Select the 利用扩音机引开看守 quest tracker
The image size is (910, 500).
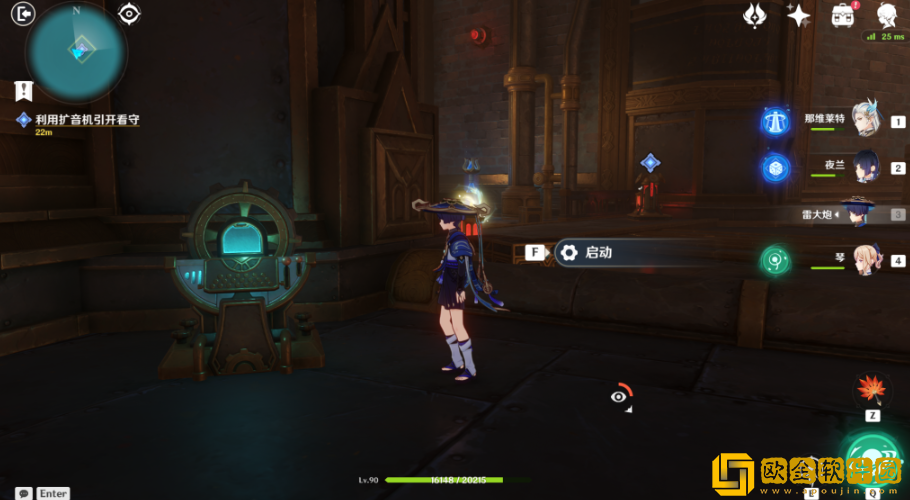tap(86, 119)
